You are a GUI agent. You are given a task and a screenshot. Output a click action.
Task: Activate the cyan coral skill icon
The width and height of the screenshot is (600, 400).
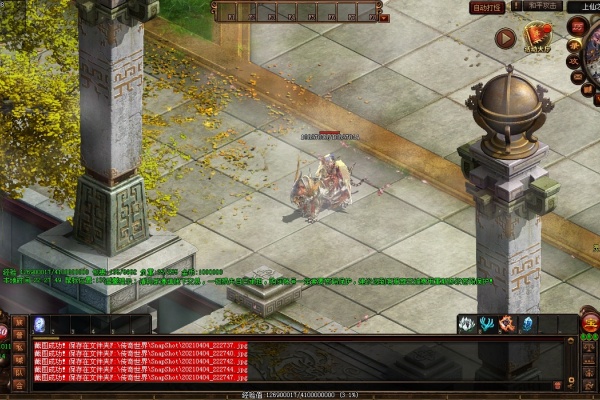[x=486, y=324]
